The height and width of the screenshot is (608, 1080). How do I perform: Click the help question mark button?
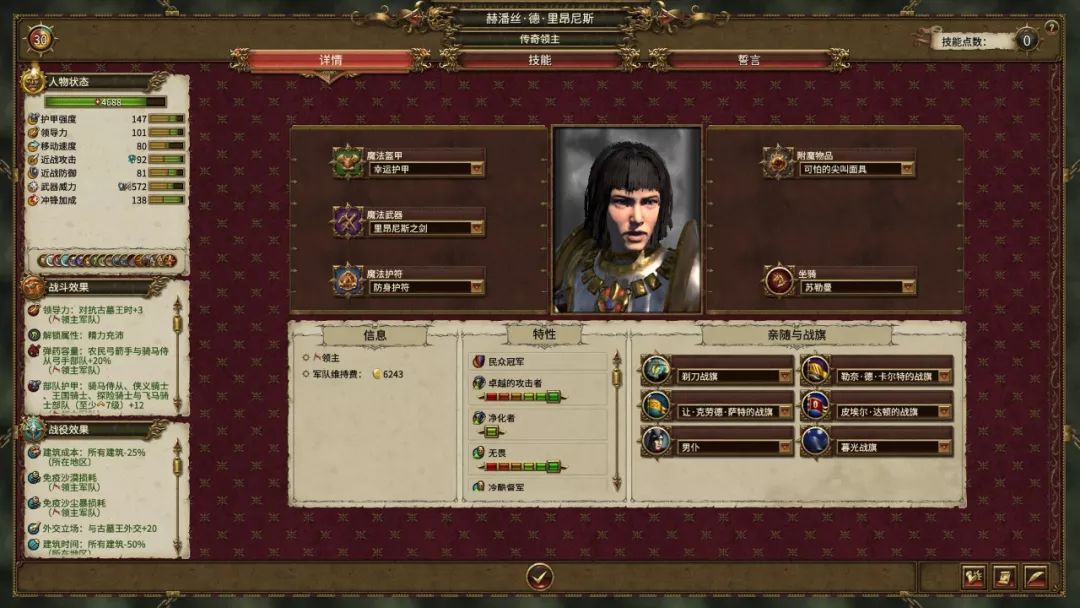point(1051,27)
